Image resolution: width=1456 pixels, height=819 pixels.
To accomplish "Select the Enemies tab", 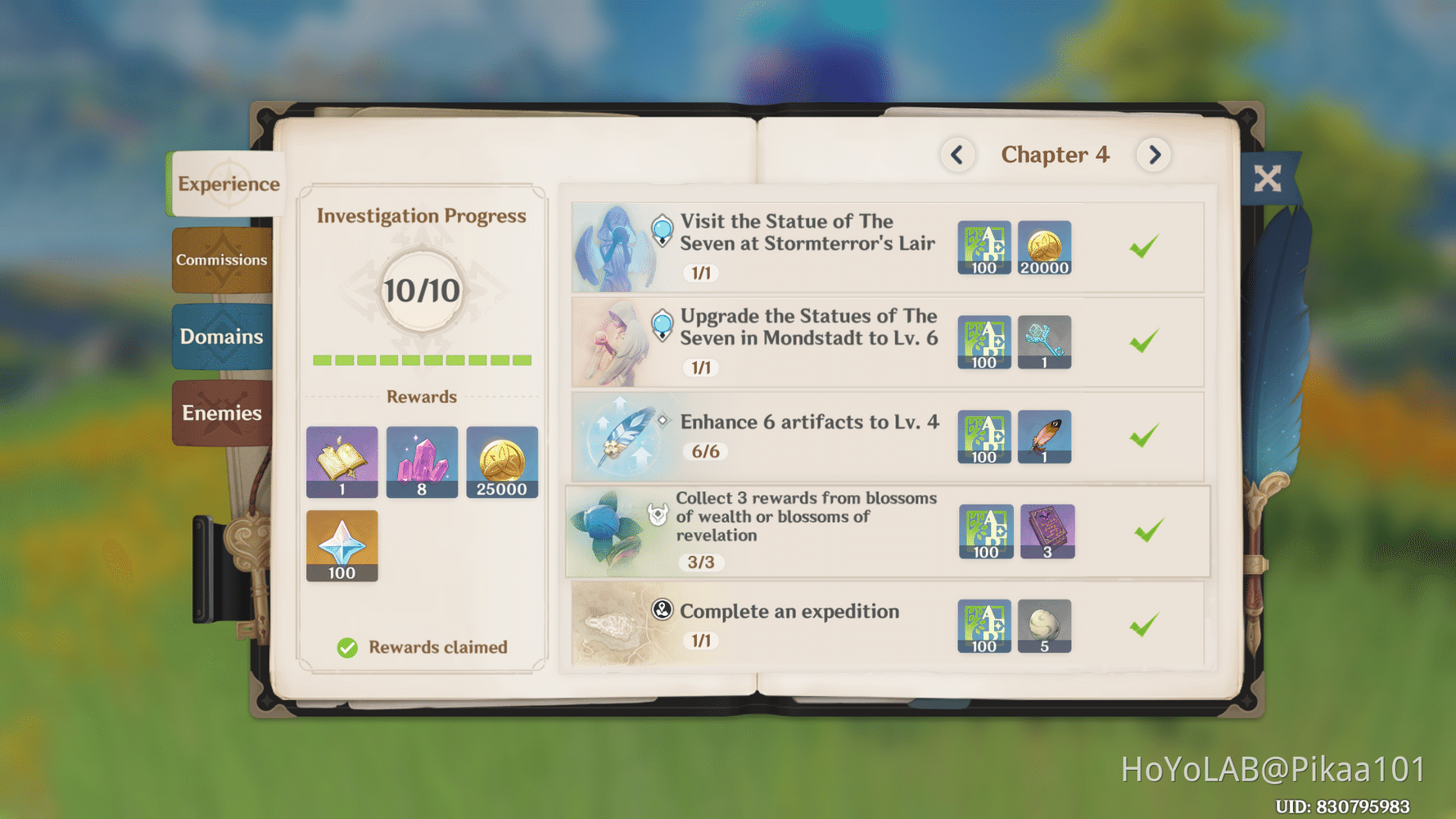I will coord(219,412).
